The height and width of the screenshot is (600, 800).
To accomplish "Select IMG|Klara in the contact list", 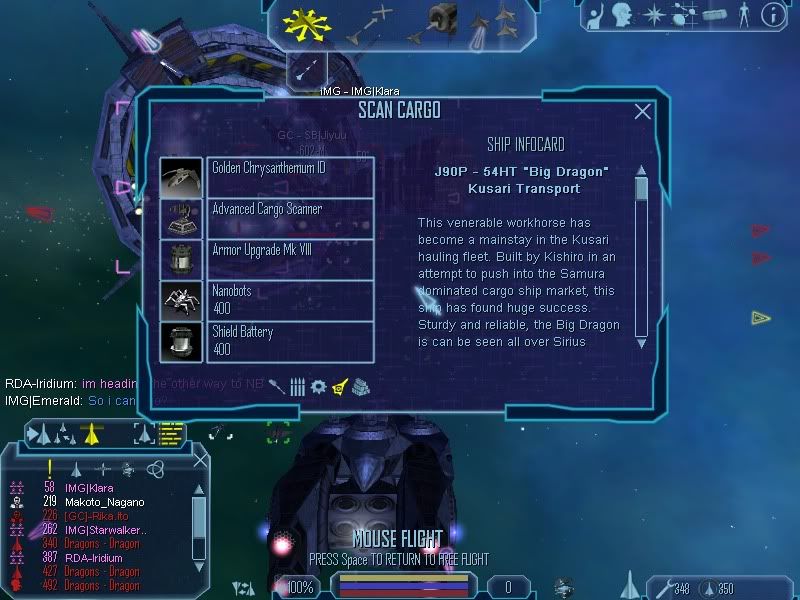I will coord(89,488).
